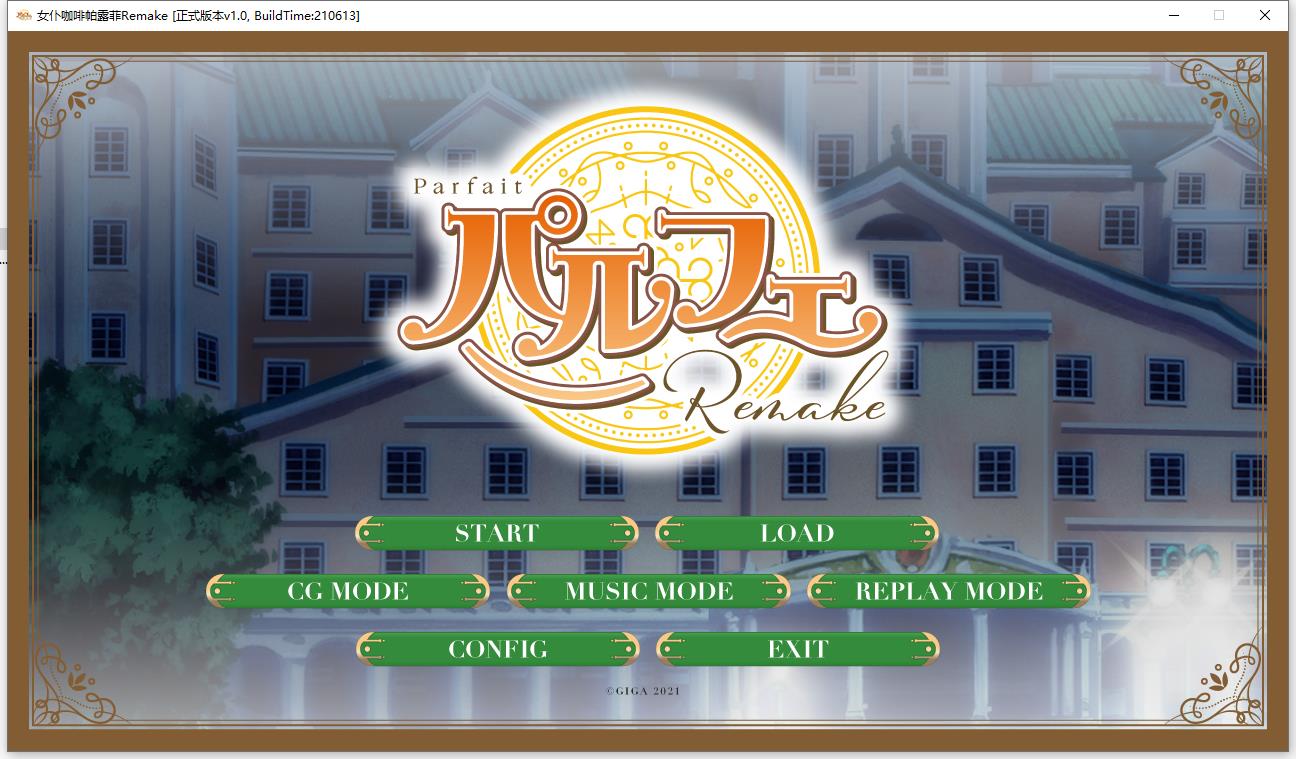This screenshot has height=759, width=1296.
Task: Click the LOAD banner button
Action: [797, 533]
